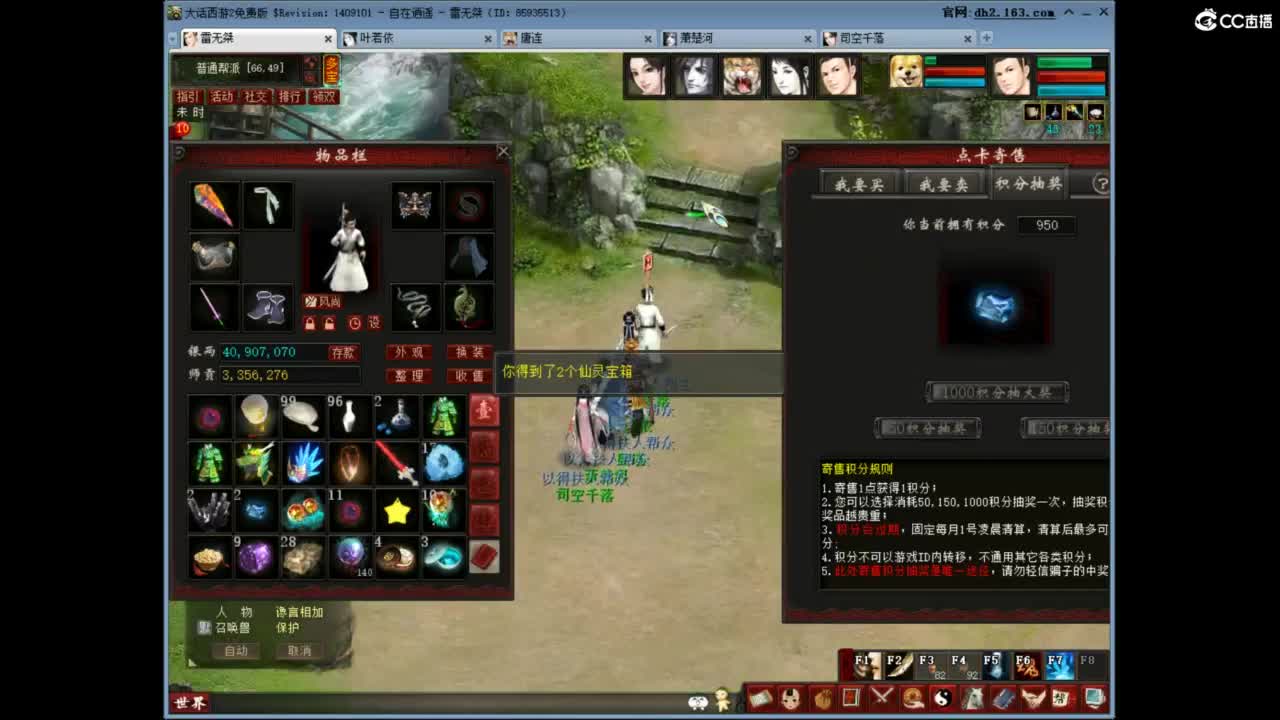The height and width of the screenshot is (720, 1280).
Task: Click the child face character icon on bottom toolbar
Action: pos(791,697)
